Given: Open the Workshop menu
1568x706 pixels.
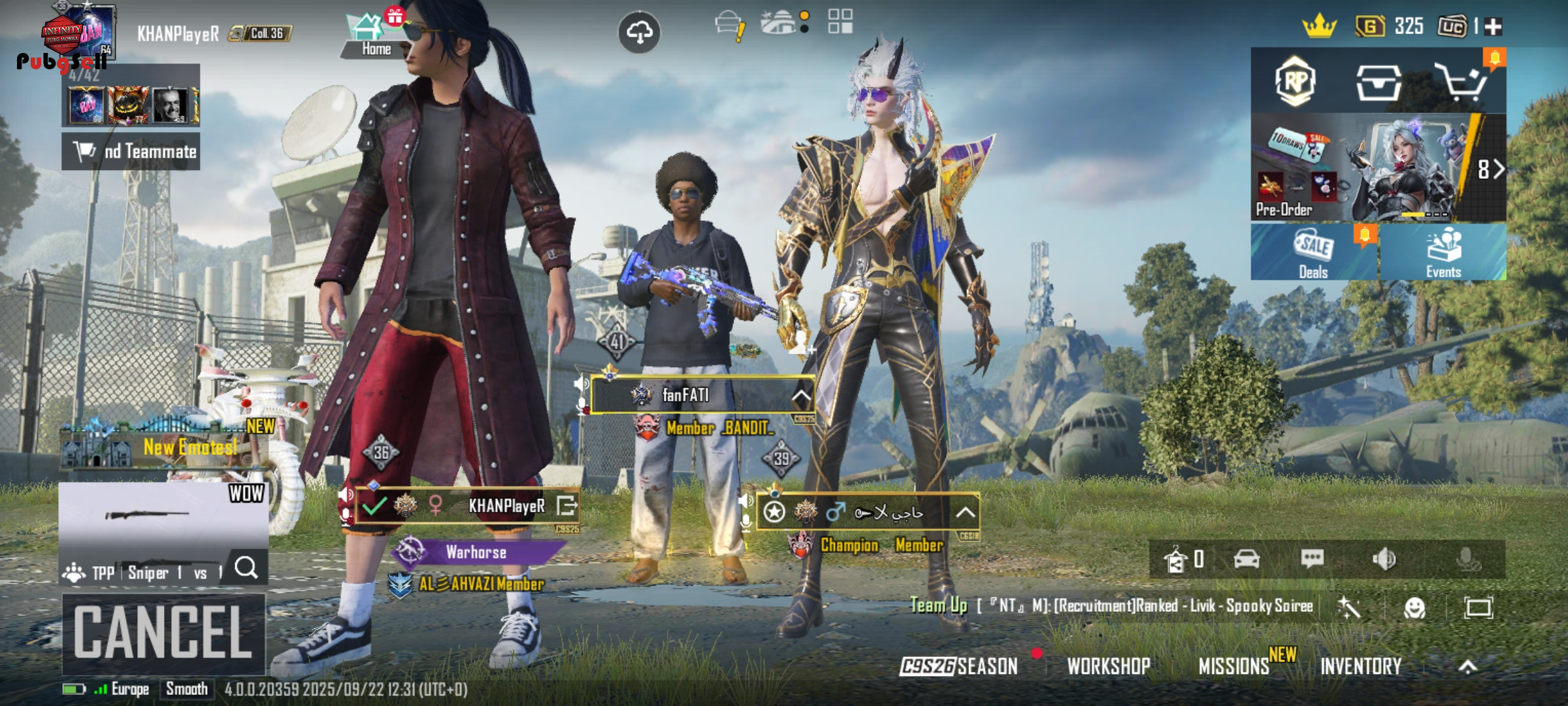Looking at the screenshot, I should (x=1109, y=666).
